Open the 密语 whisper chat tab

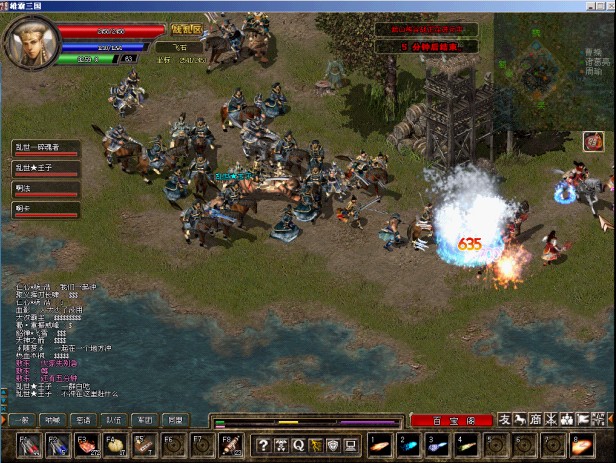click(83, 420)
